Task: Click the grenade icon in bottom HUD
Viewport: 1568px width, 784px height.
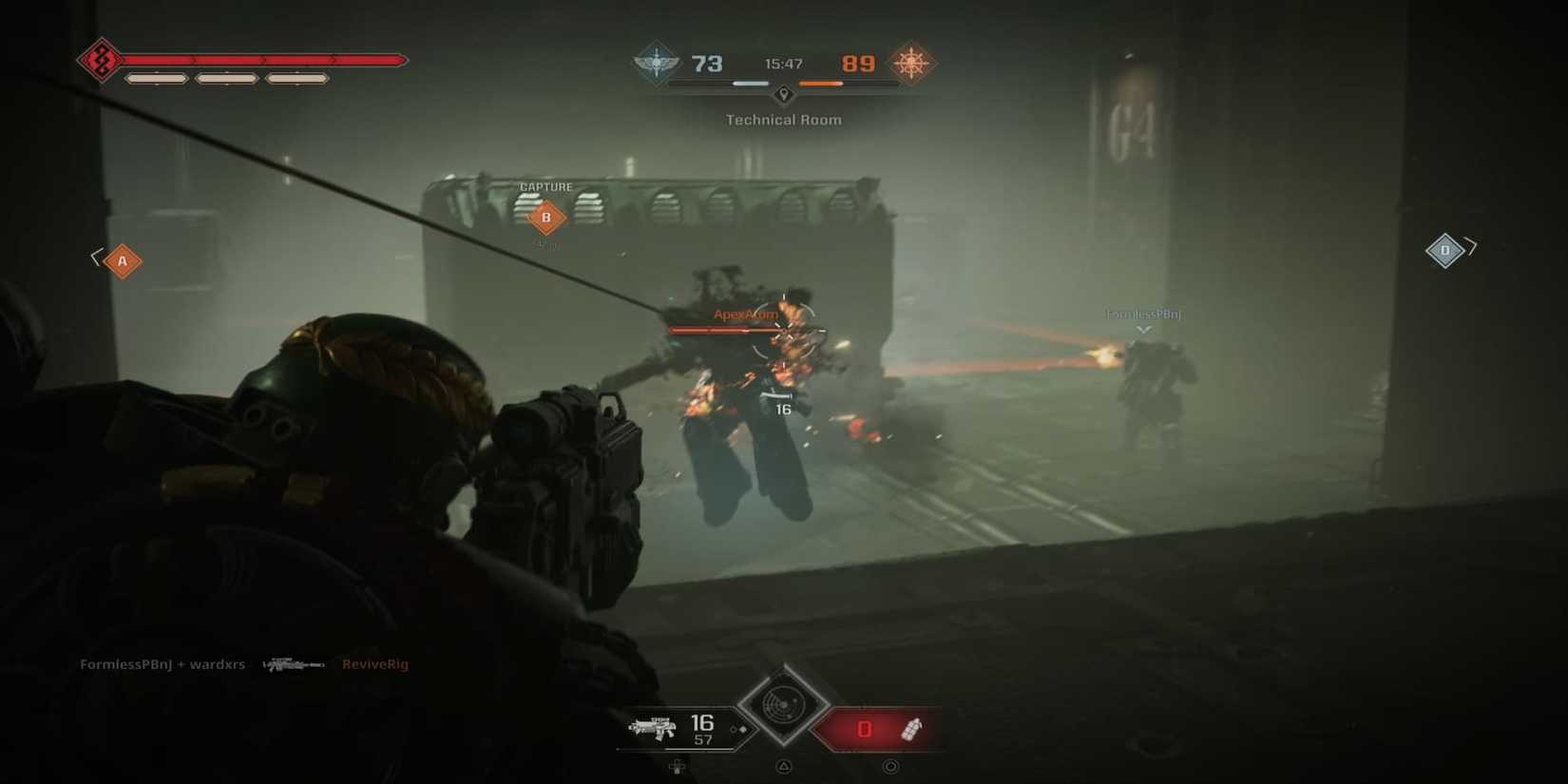Action: [913, 729]
